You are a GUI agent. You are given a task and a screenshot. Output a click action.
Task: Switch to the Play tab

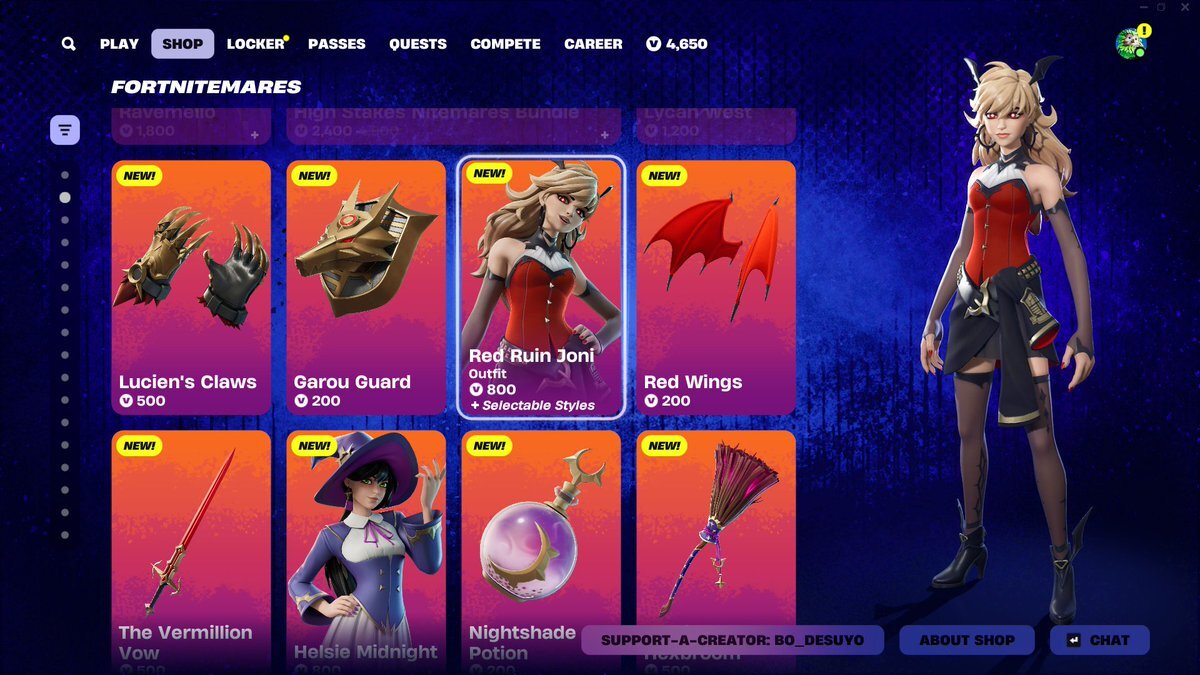click(x=119, y=44)
